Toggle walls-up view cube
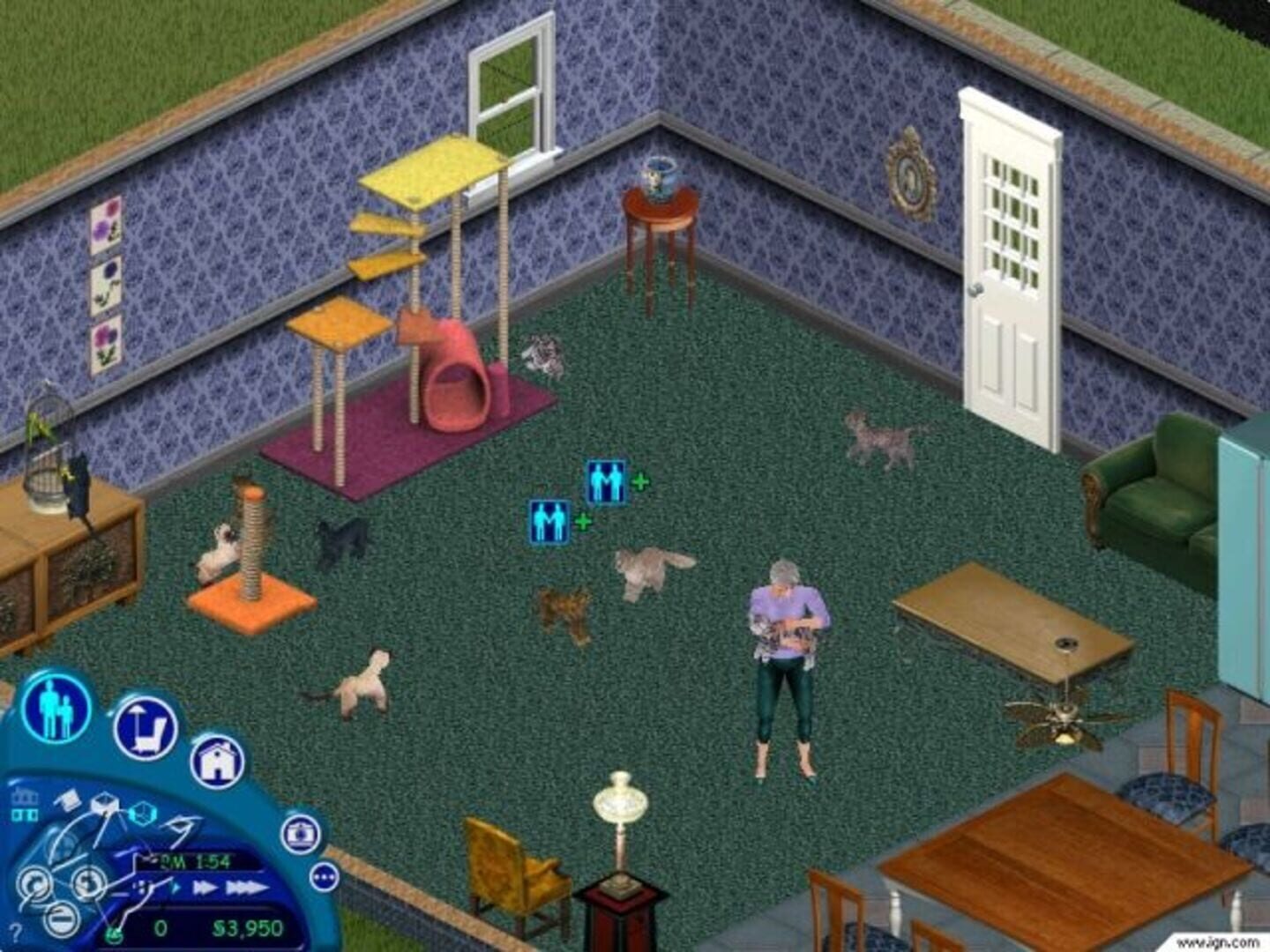1270x952 pixels. 141,813
